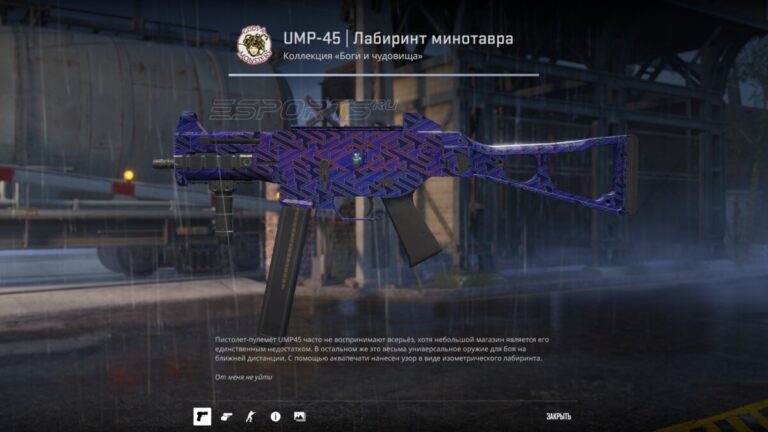Select the highlighted weapon view icon
This screenshot has height=432, width=768.
point(201,416)
